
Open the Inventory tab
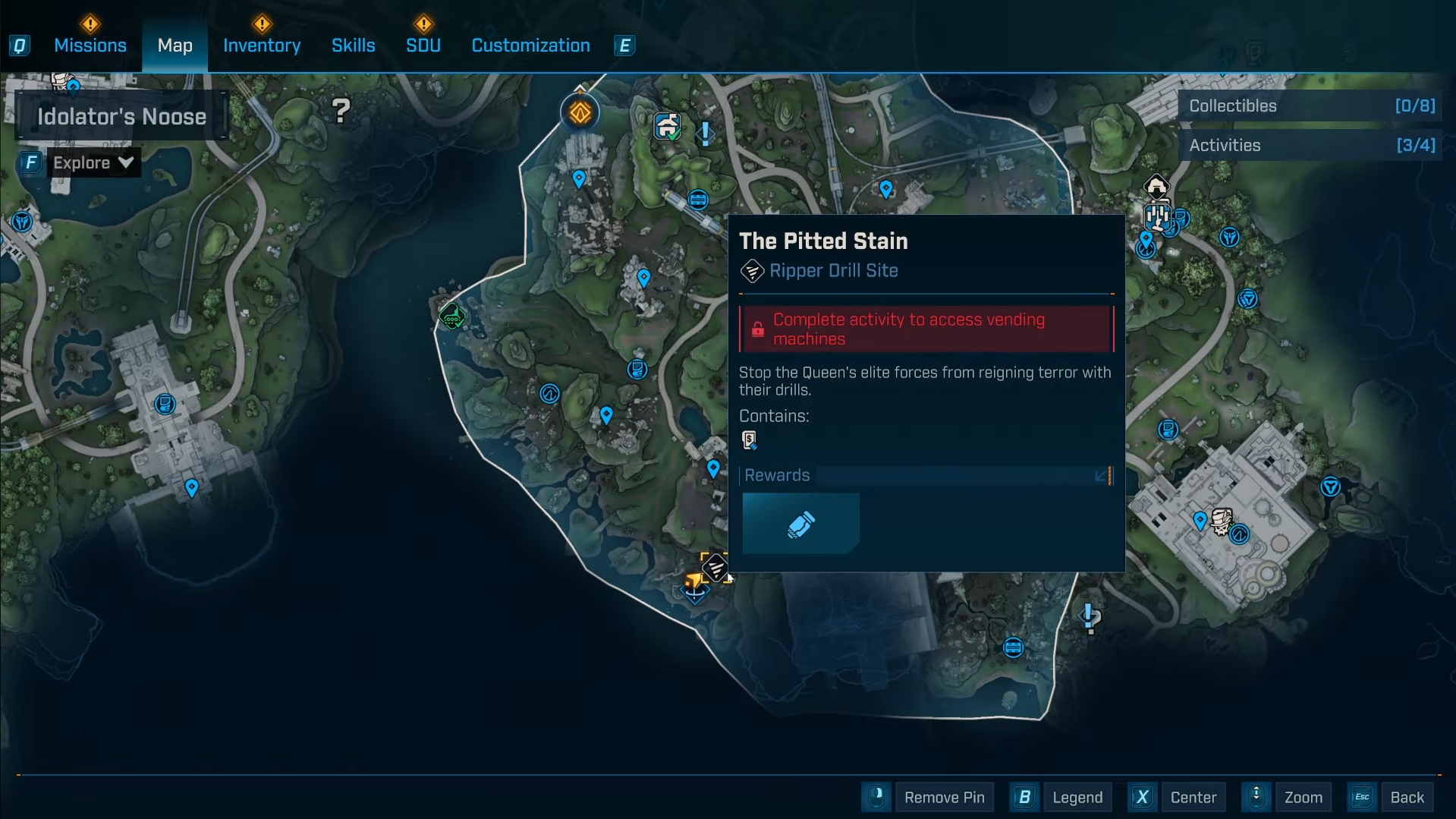[x=262, y=46]
